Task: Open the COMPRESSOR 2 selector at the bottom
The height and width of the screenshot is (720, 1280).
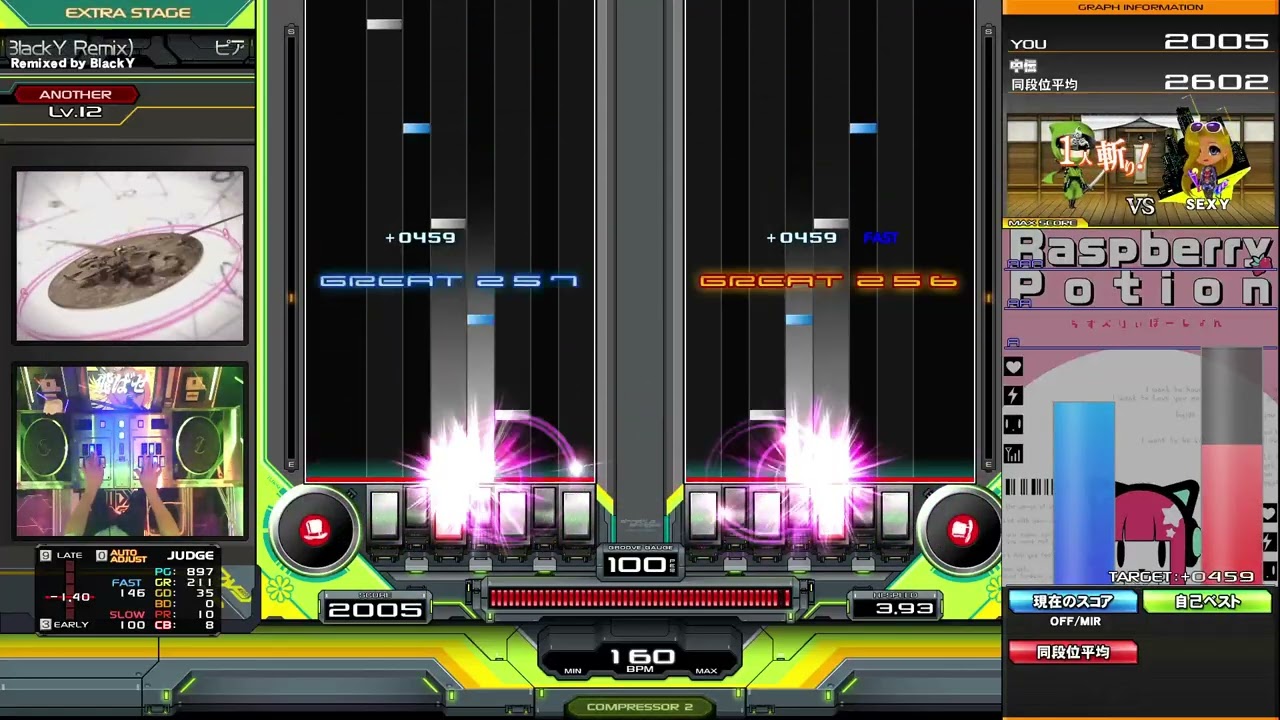Action: (640, 706)
